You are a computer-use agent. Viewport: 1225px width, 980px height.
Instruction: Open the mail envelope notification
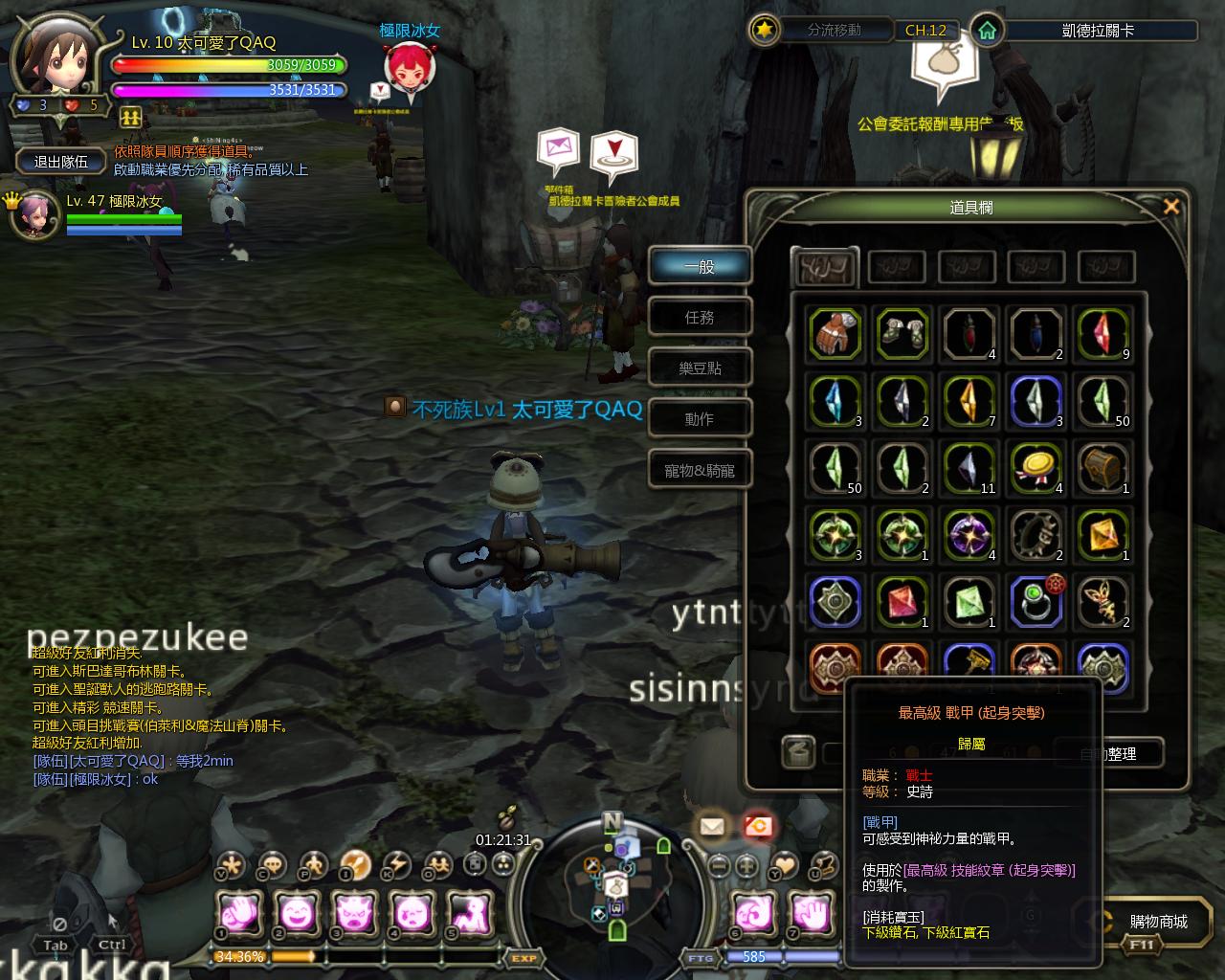tap(711, 826)
